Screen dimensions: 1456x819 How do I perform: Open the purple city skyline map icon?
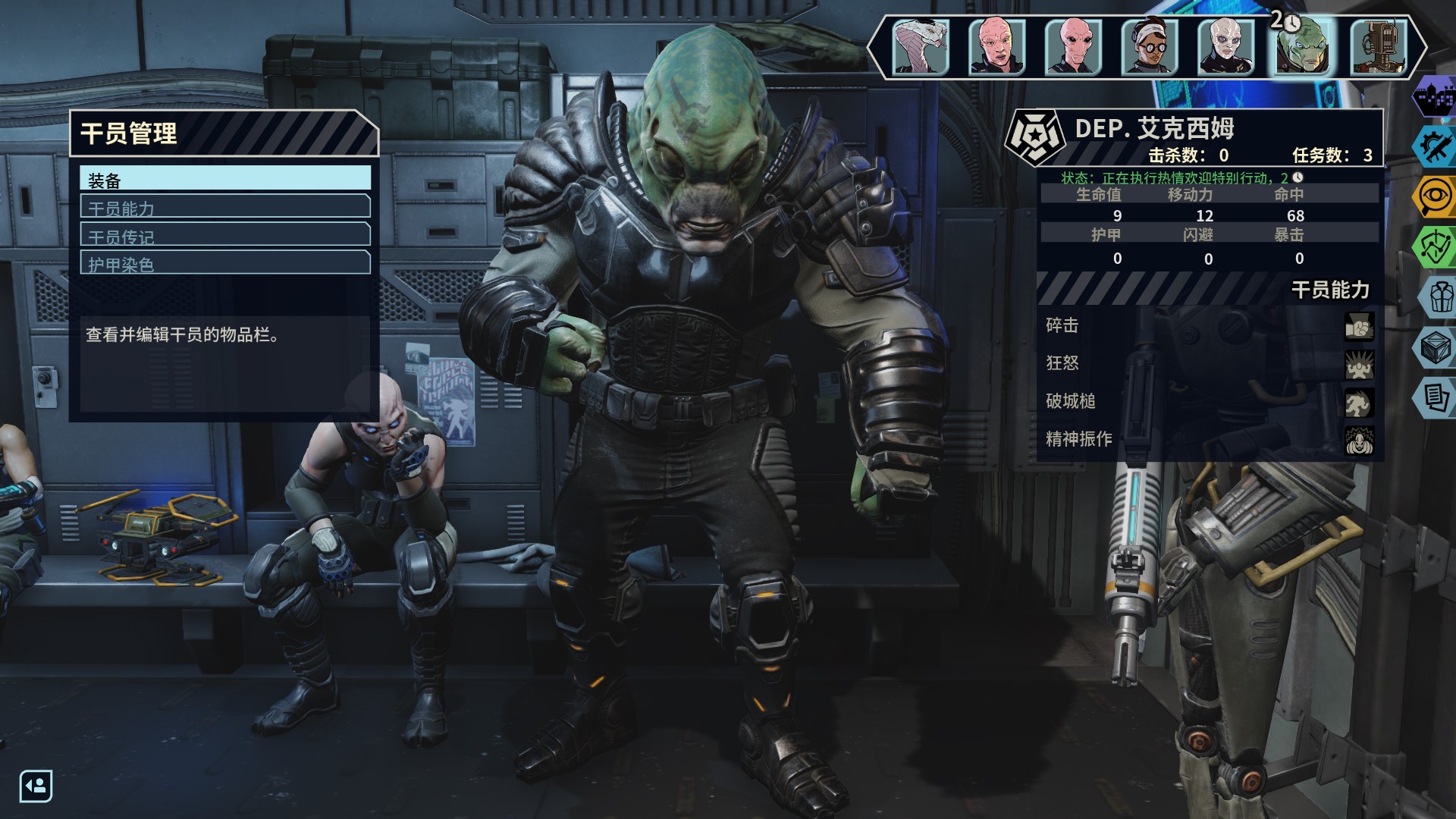(1436, 99)
